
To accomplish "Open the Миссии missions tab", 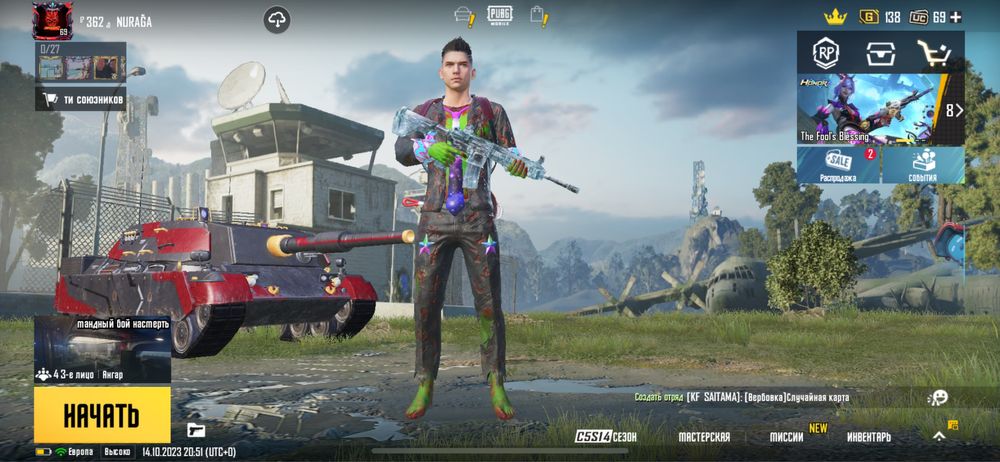I will click(x=786, y=437).
